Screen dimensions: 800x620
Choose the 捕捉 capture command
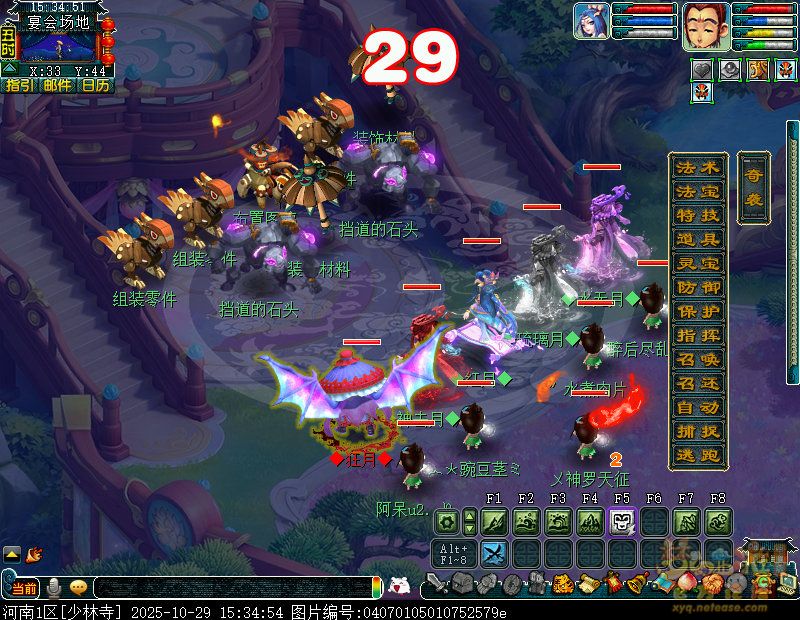point(698,432)
